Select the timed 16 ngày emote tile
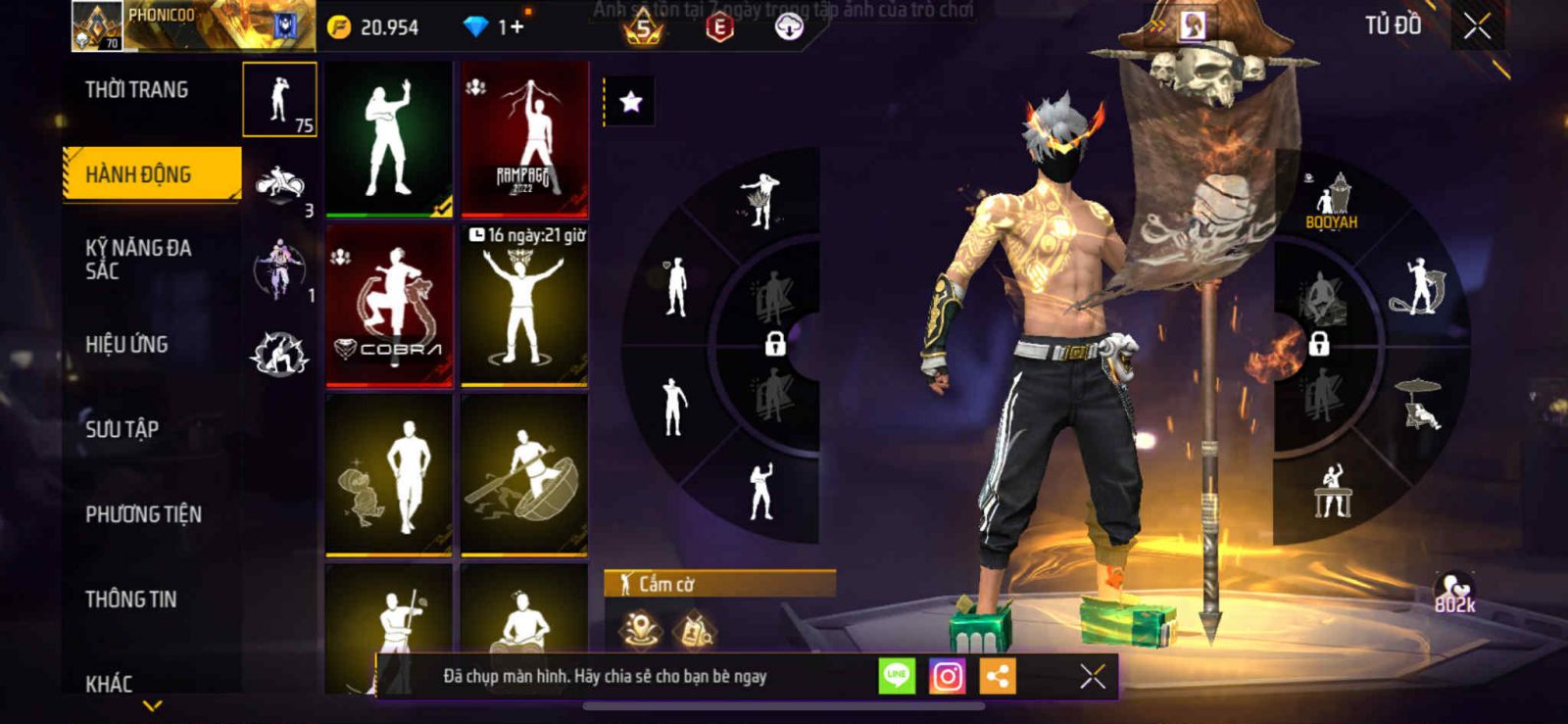 pyautogui.click(x=524, y=306)
